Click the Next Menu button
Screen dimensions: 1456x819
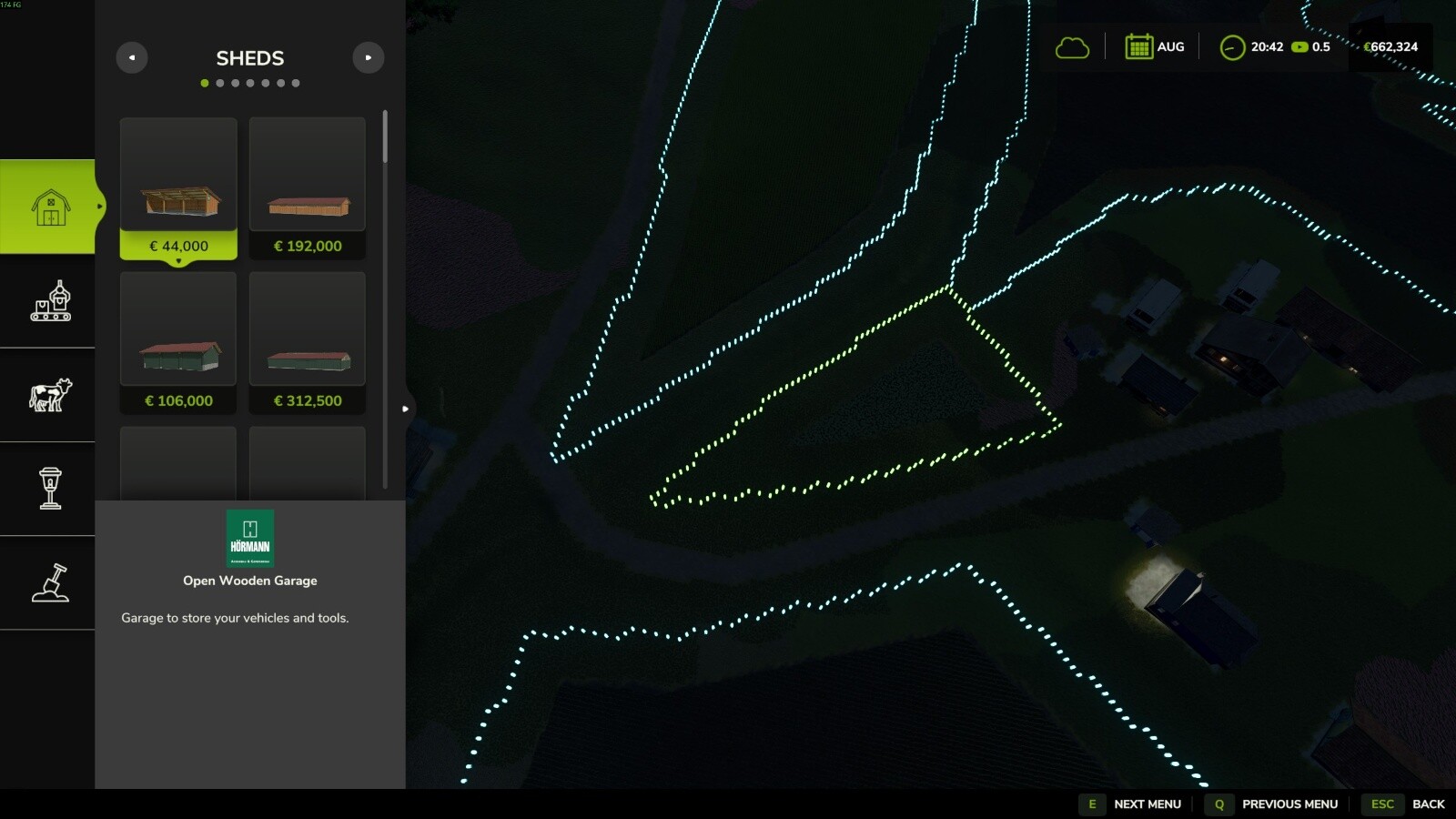(1132, 804)
